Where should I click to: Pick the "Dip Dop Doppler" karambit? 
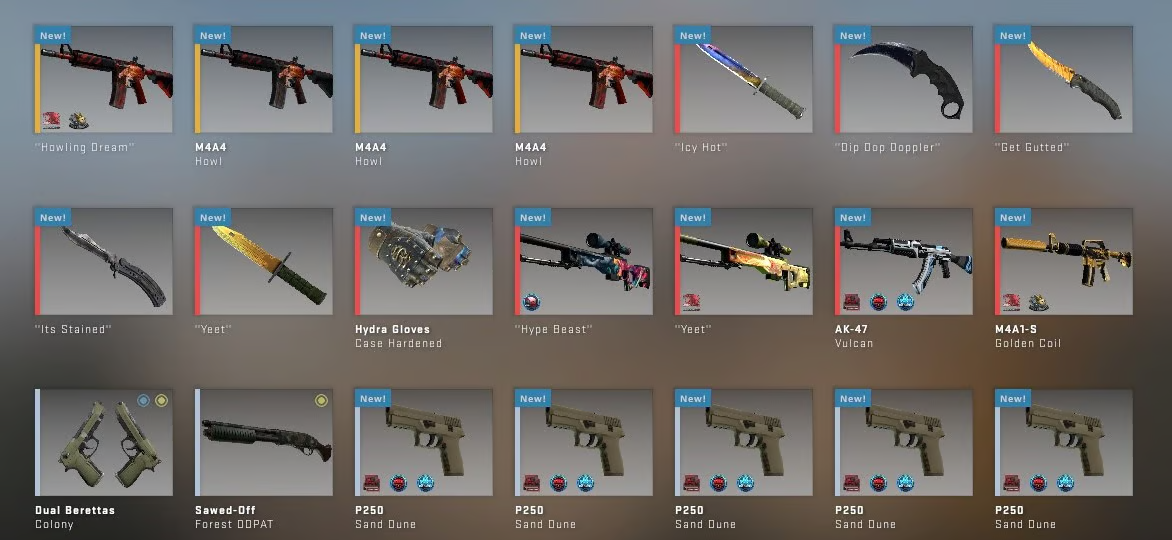[904, 80]
